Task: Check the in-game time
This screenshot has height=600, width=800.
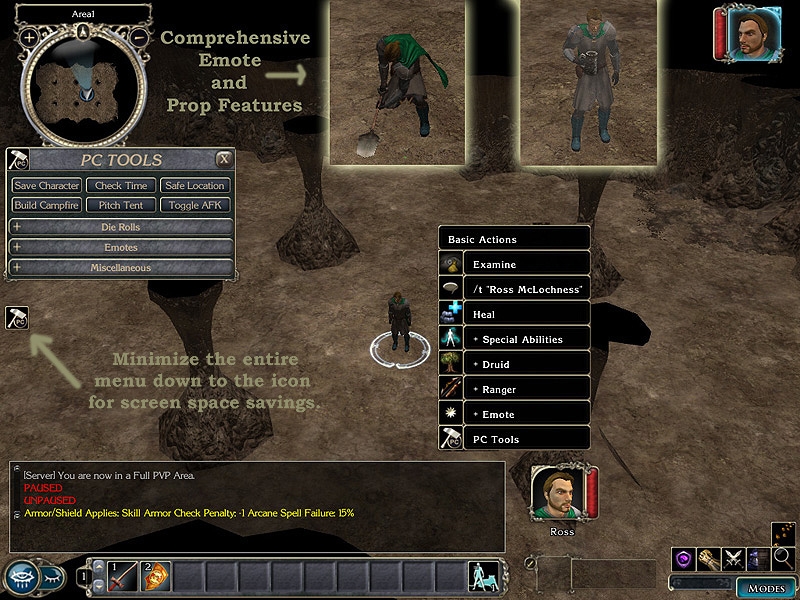Action: click(121, 186)
